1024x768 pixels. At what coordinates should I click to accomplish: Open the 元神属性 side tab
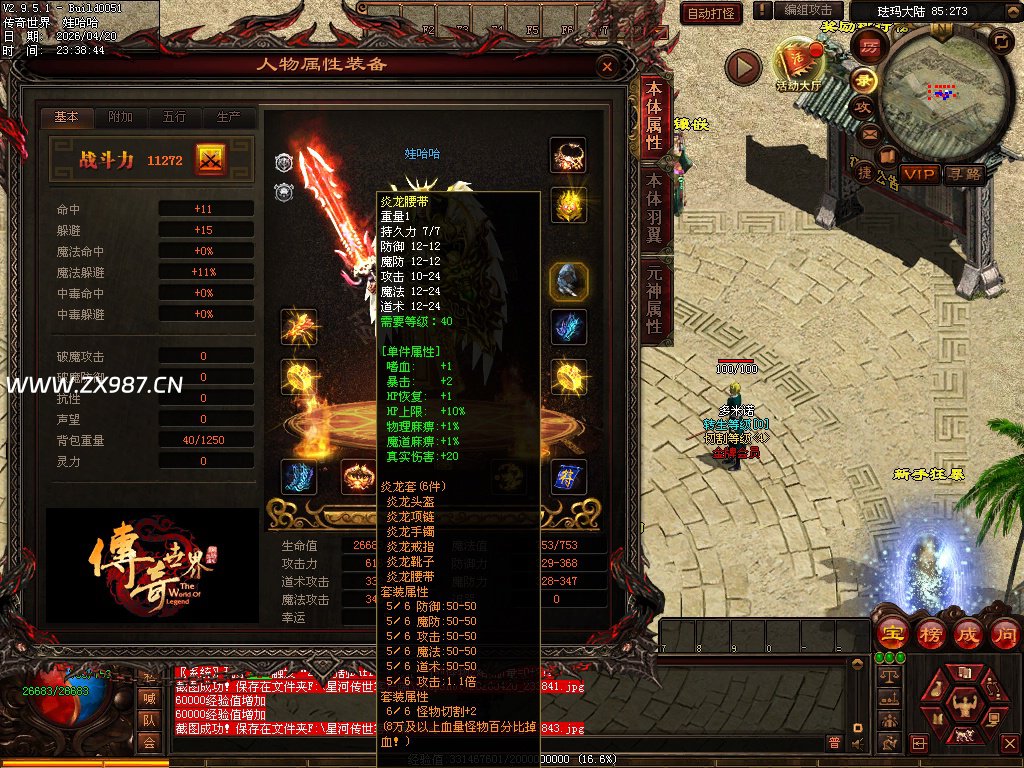(654, 297)
